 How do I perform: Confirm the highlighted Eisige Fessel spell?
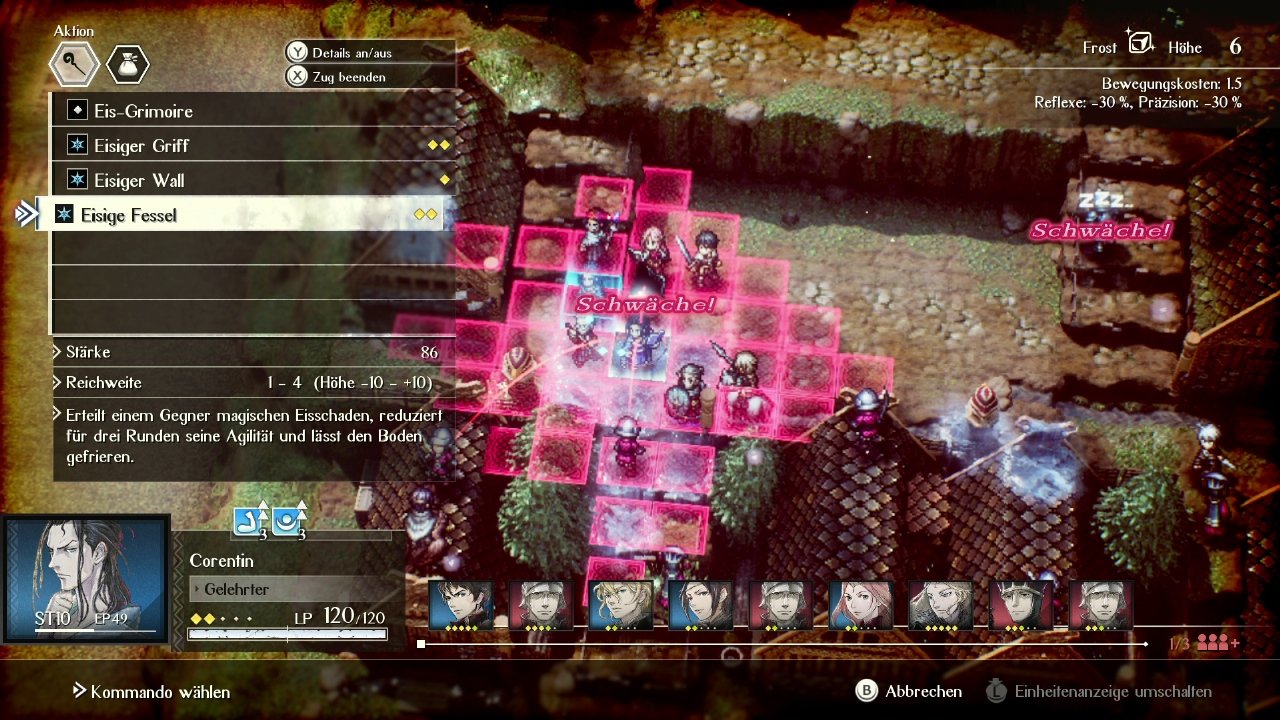click(129, 215)
